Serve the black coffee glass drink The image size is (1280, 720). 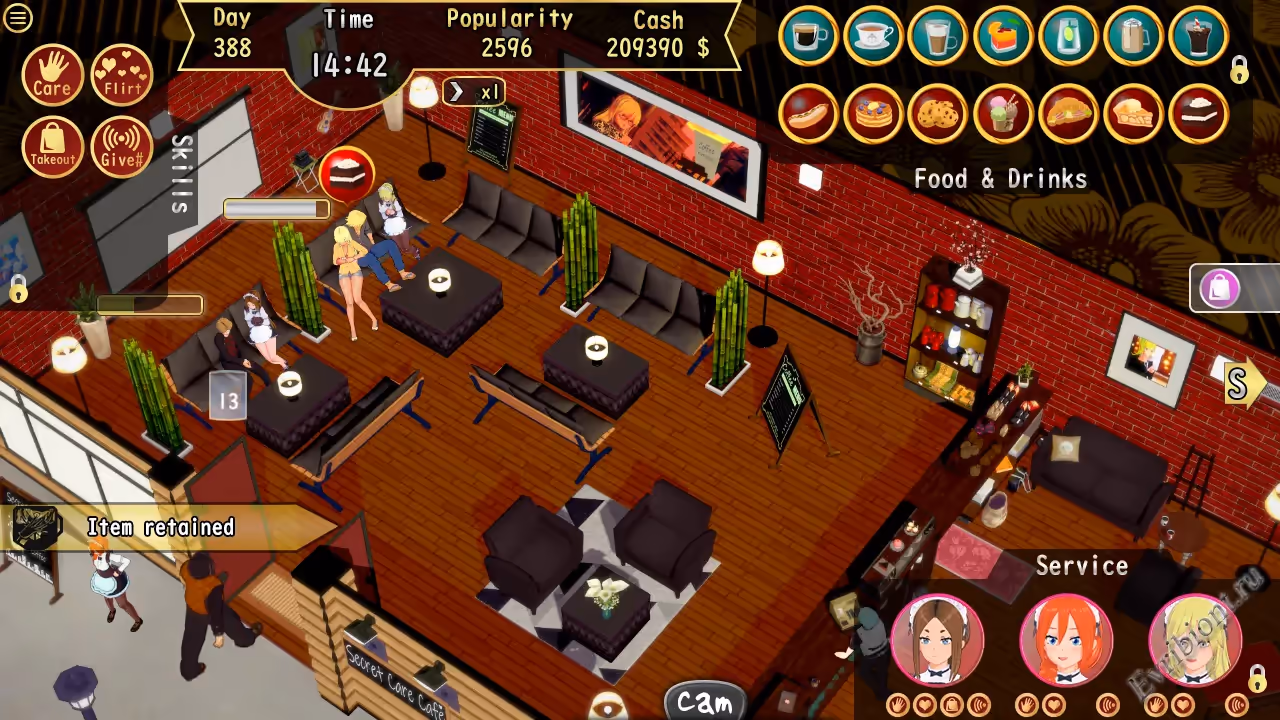[x=808, y=37]
